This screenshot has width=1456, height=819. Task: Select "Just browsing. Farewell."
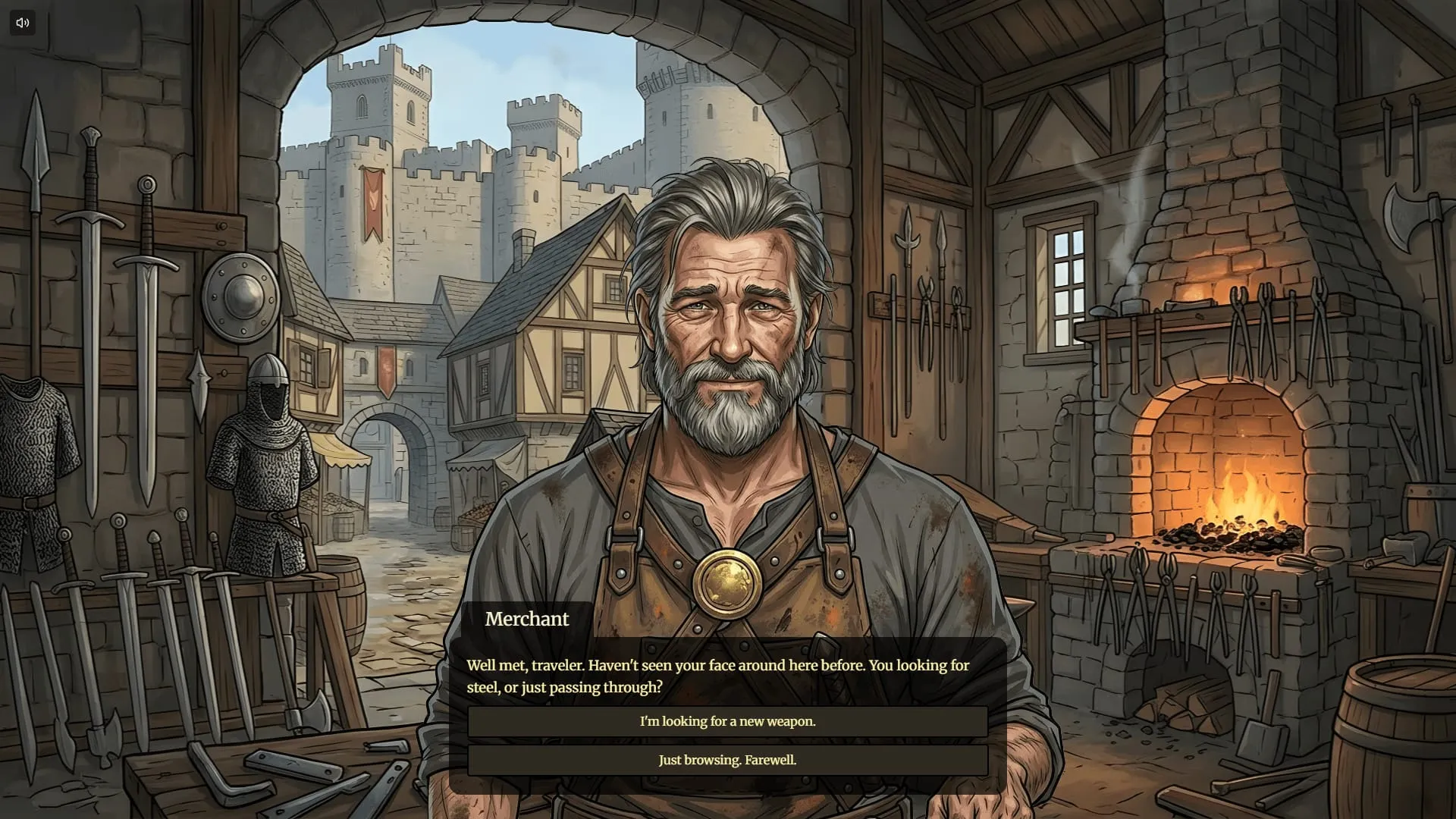(728, 759)
